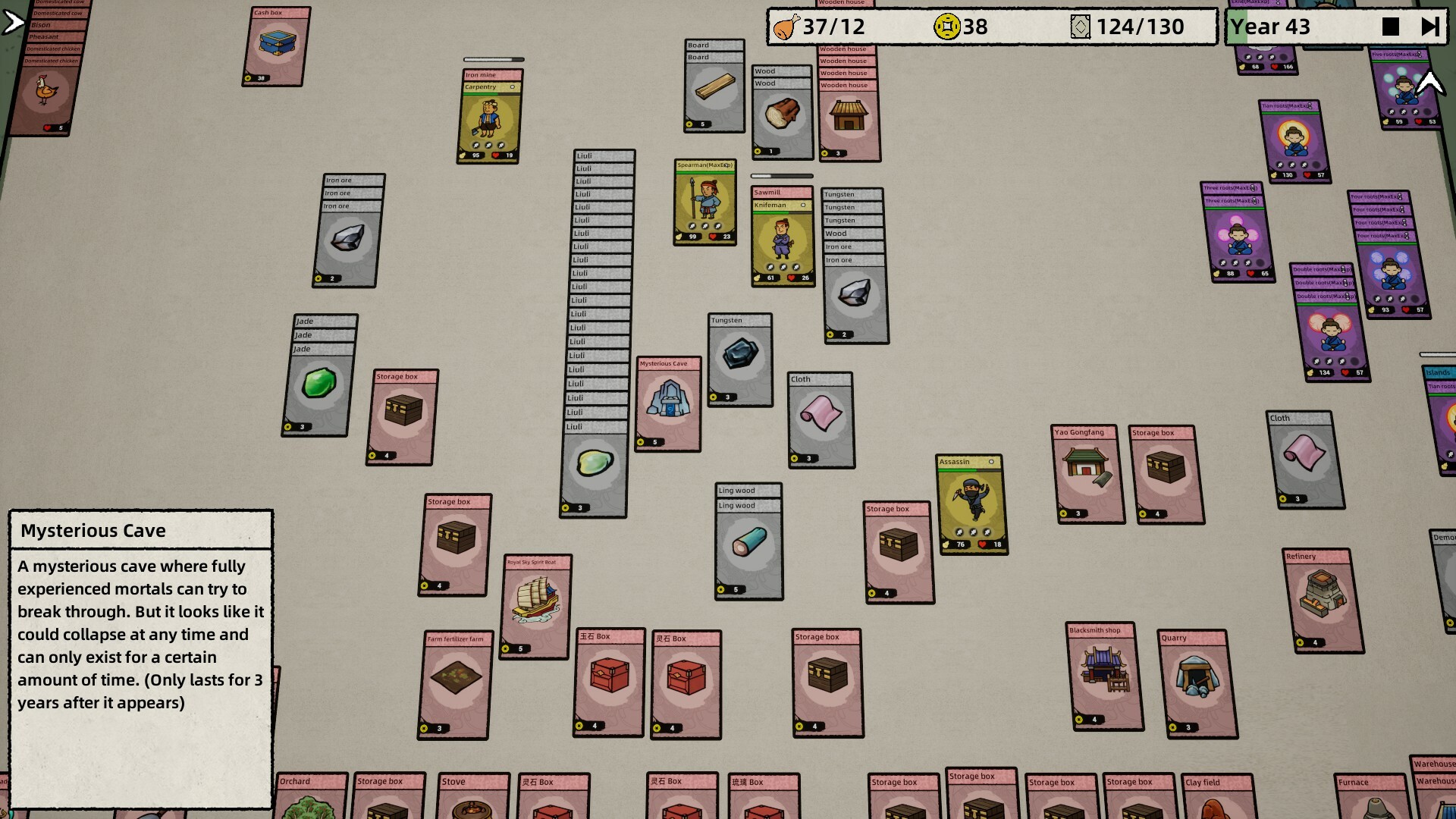Click the skip-to-next-year arrow icon
1456x819 pixels.
point(1431,27)
